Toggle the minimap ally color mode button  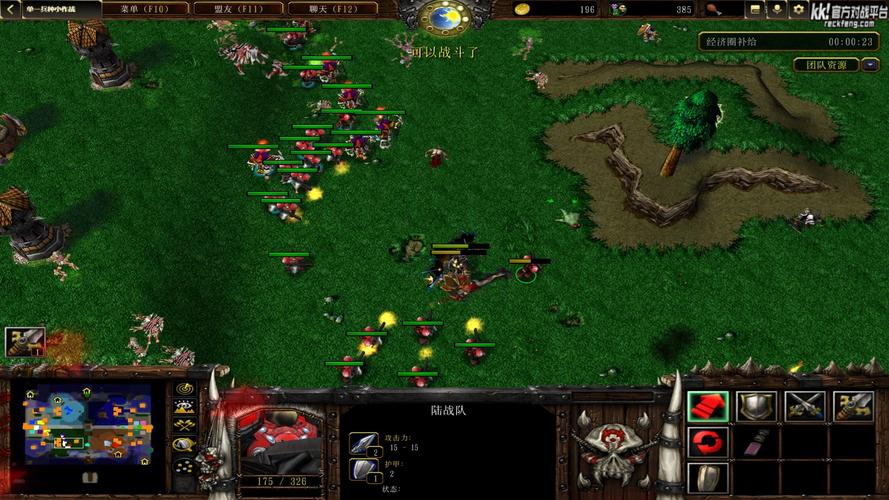[x=184, y=426]
